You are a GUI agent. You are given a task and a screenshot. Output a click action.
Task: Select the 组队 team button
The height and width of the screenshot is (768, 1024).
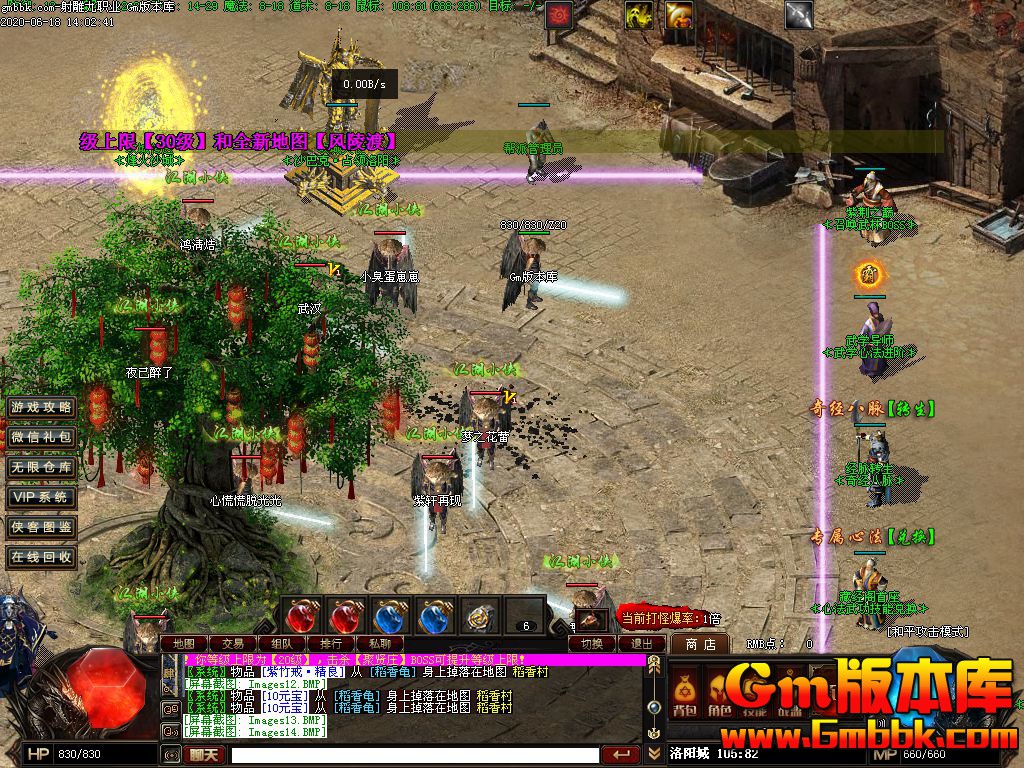(282, 643)
